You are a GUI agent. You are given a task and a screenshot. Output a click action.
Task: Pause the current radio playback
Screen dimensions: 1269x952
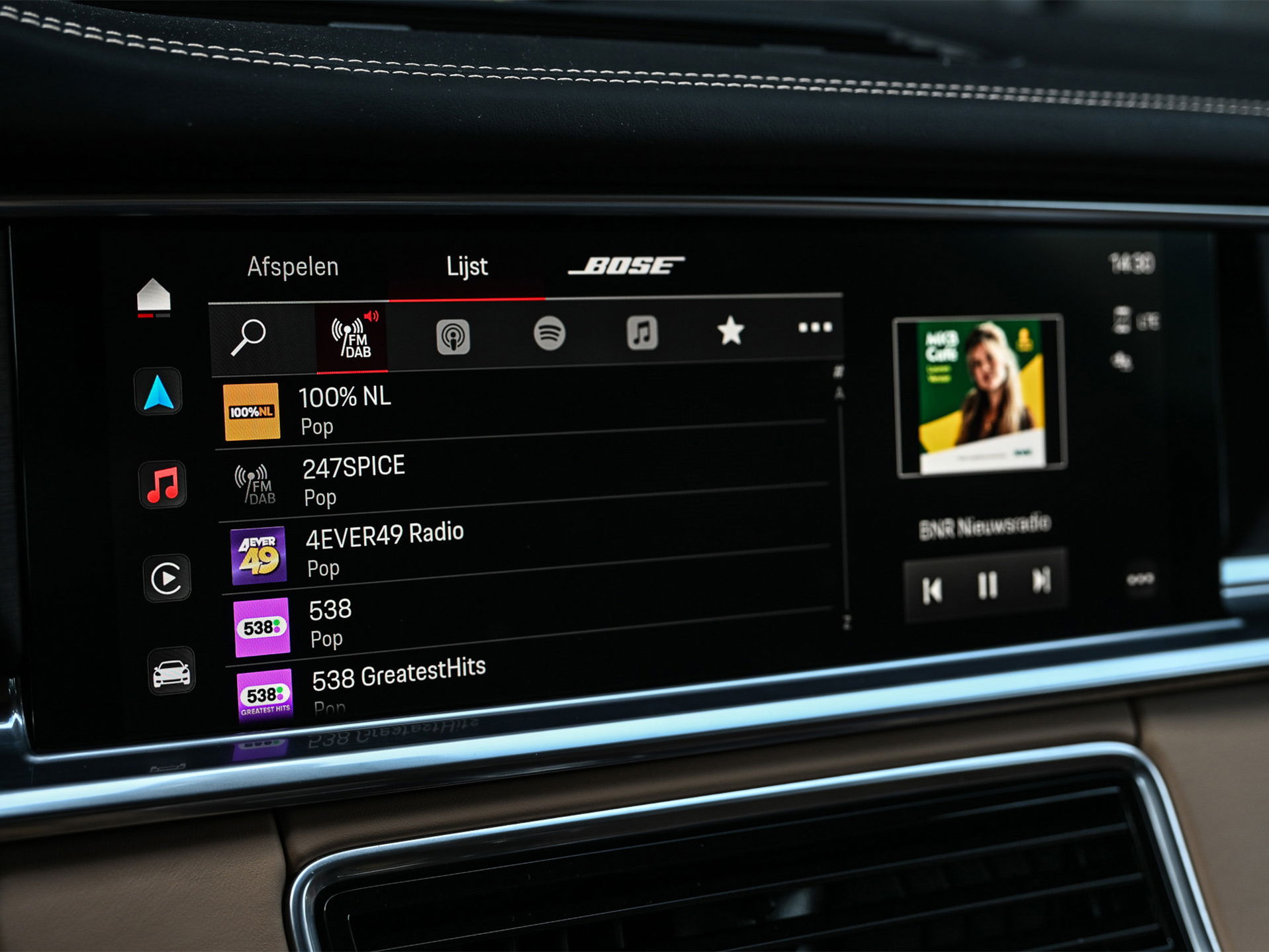coord(987,585)
